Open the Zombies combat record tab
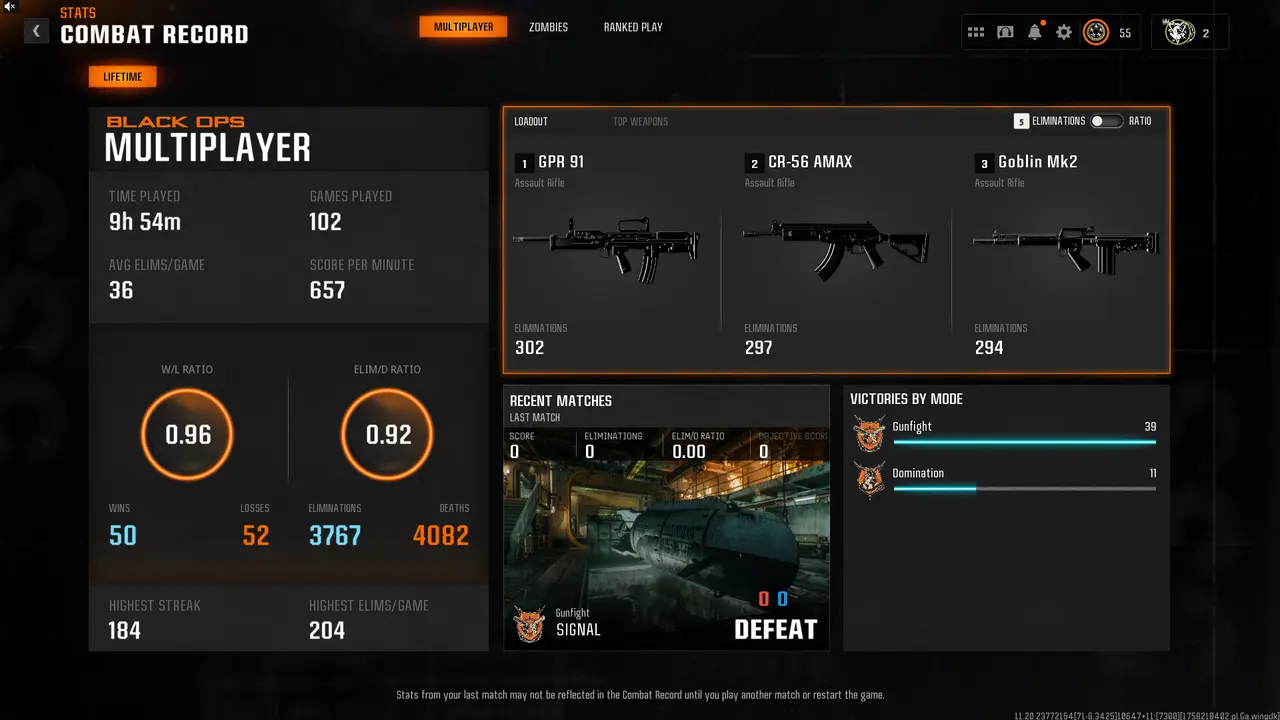Viewport: 1280px width, 720px height. pyautogui.click(x=548, y=27)
